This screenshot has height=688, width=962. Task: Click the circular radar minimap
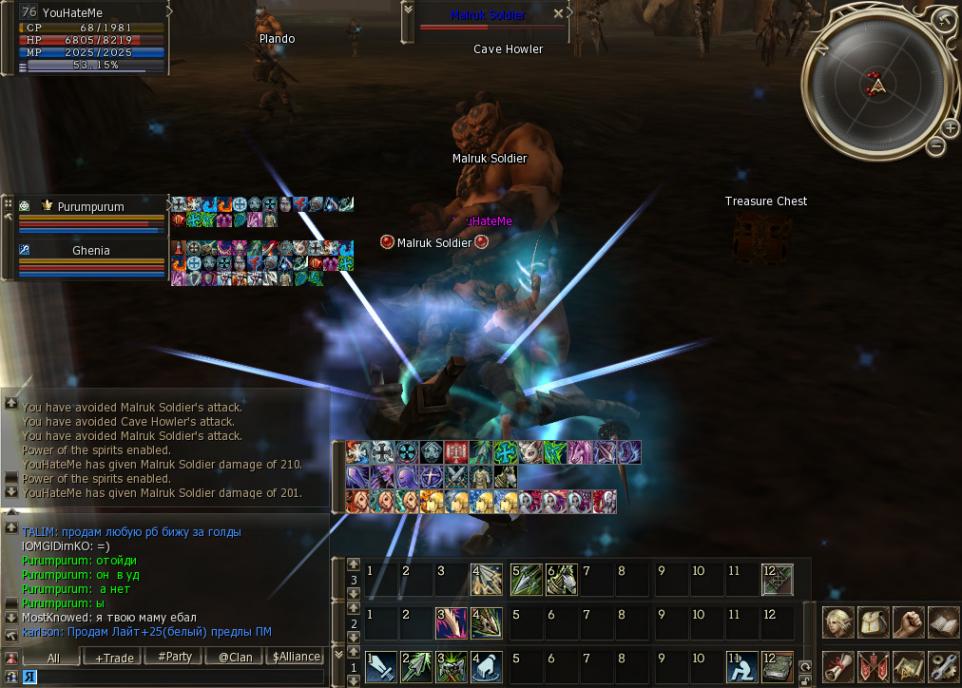(x=877, y=86)
